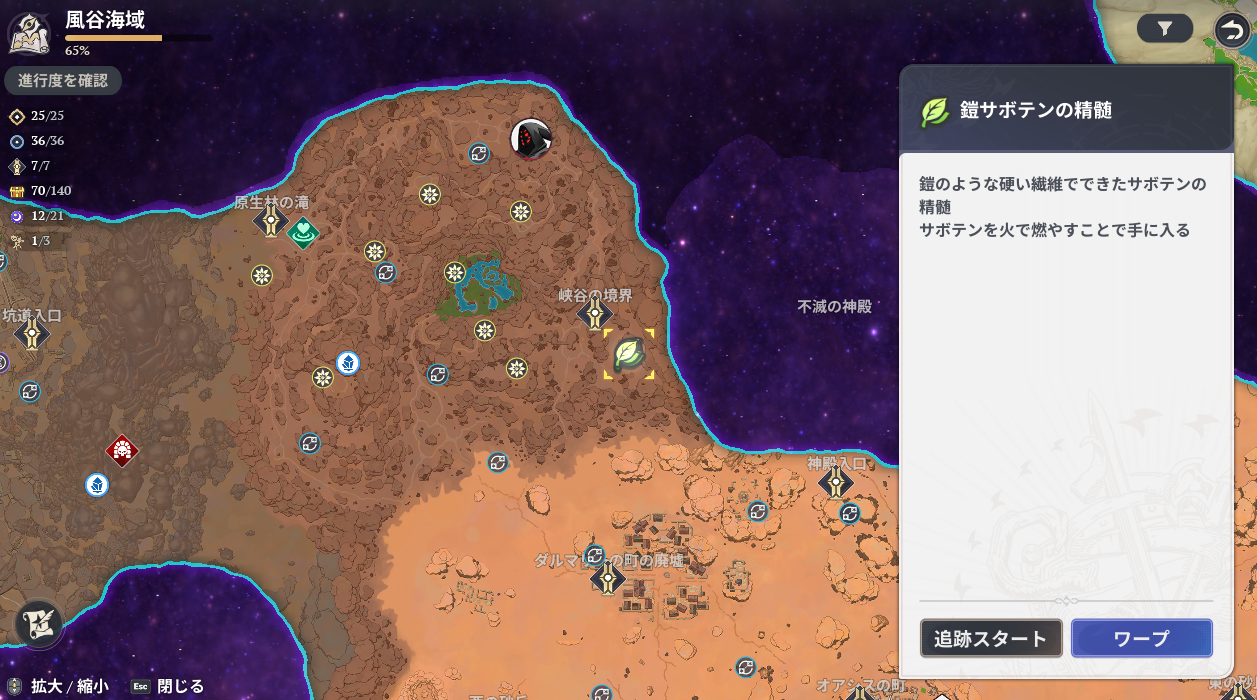Select the ダルマの町の廃墟 waypoint marker
This screenshot has height=700, width=1257.
click(607, 578)
